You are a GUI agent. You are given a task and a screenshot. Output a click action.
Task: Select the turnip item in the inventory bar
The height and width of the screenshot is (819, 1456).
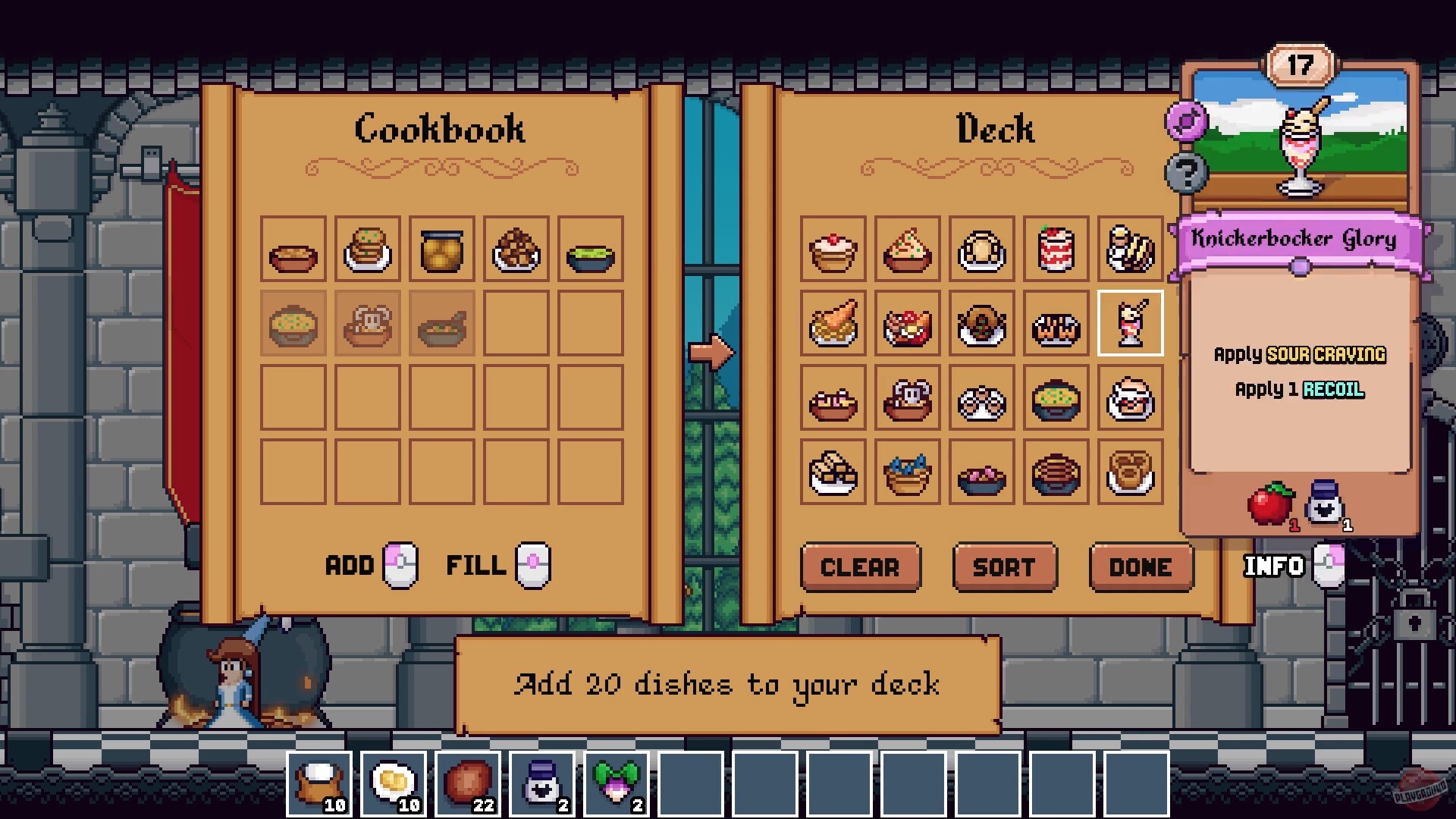click(x=614, y=783)
